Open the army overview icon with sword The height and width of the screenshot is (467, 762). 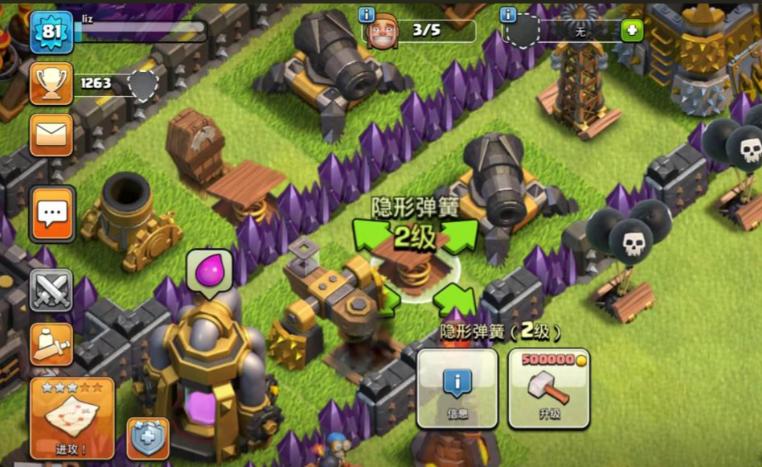click(x=51, y=343)
